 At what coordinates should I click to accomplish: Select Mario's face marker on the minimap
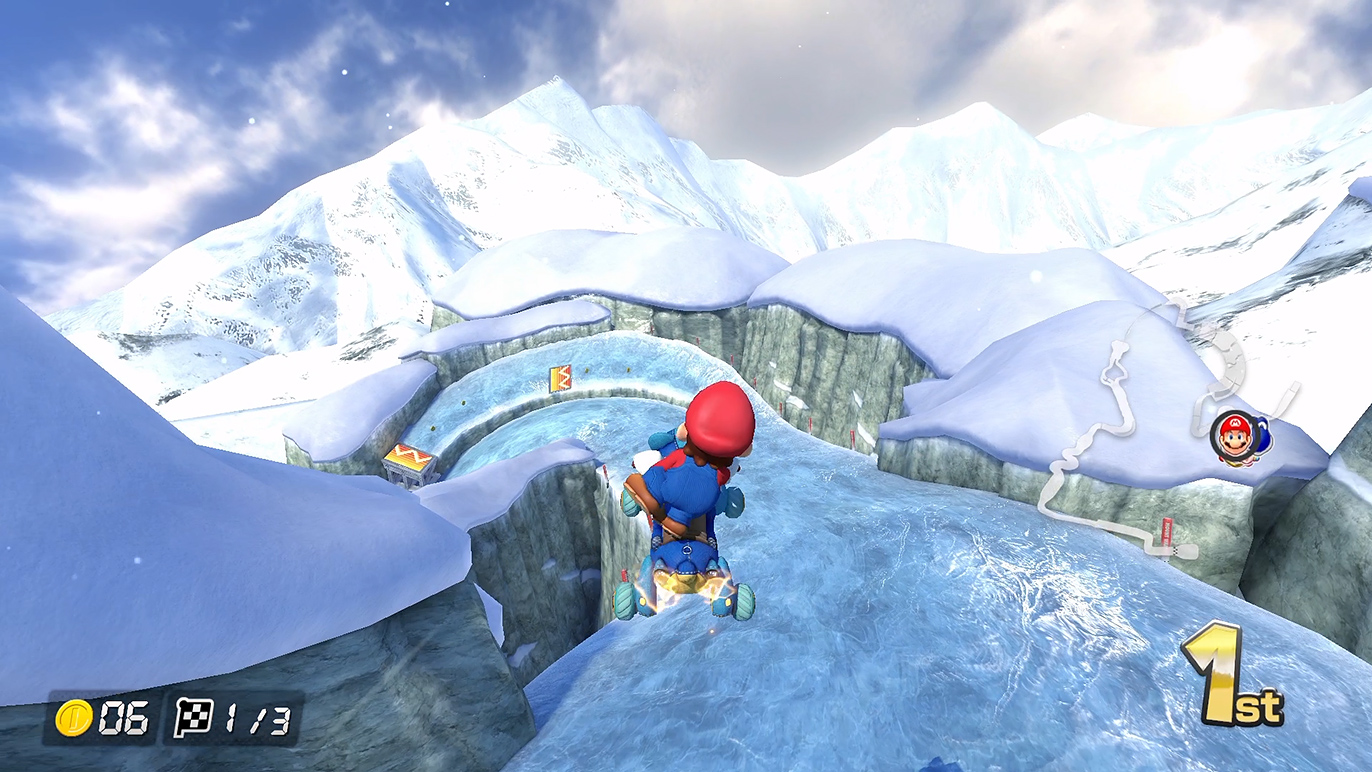pyautogui.click(x=1234, y=437)
